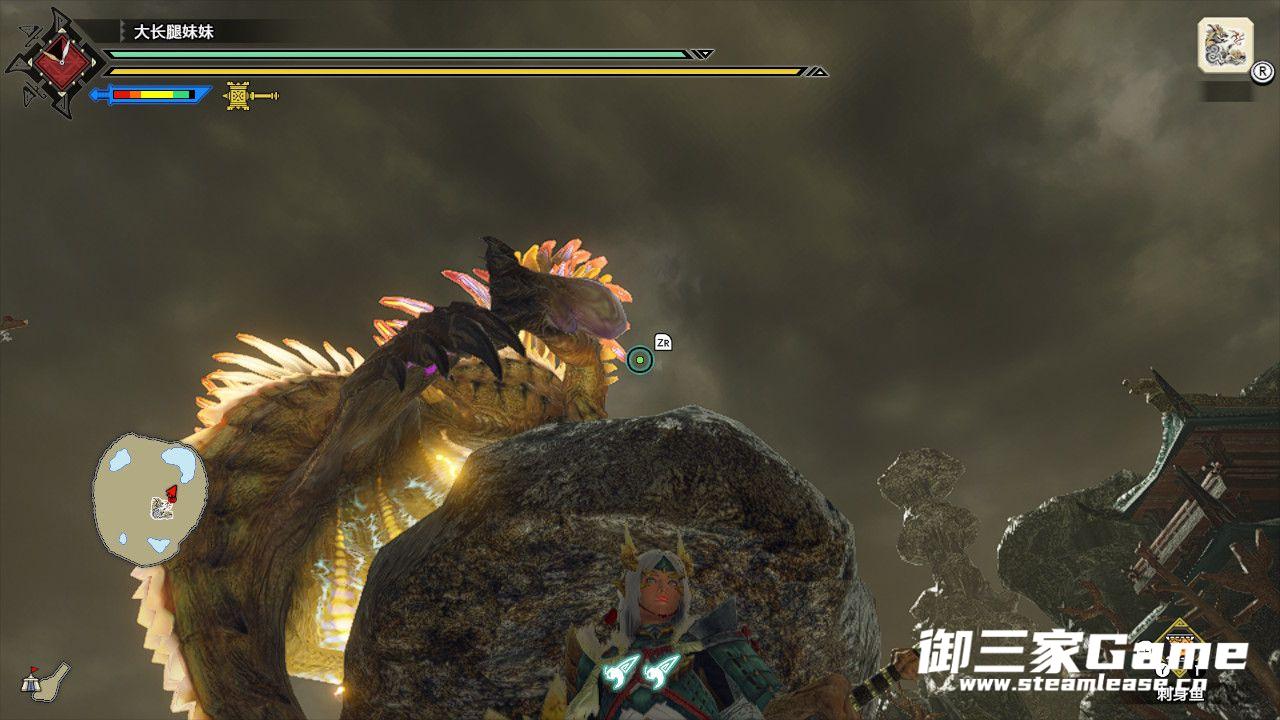
Task: Click the red weapon emblem beside player name
Action: coord(56,62)
